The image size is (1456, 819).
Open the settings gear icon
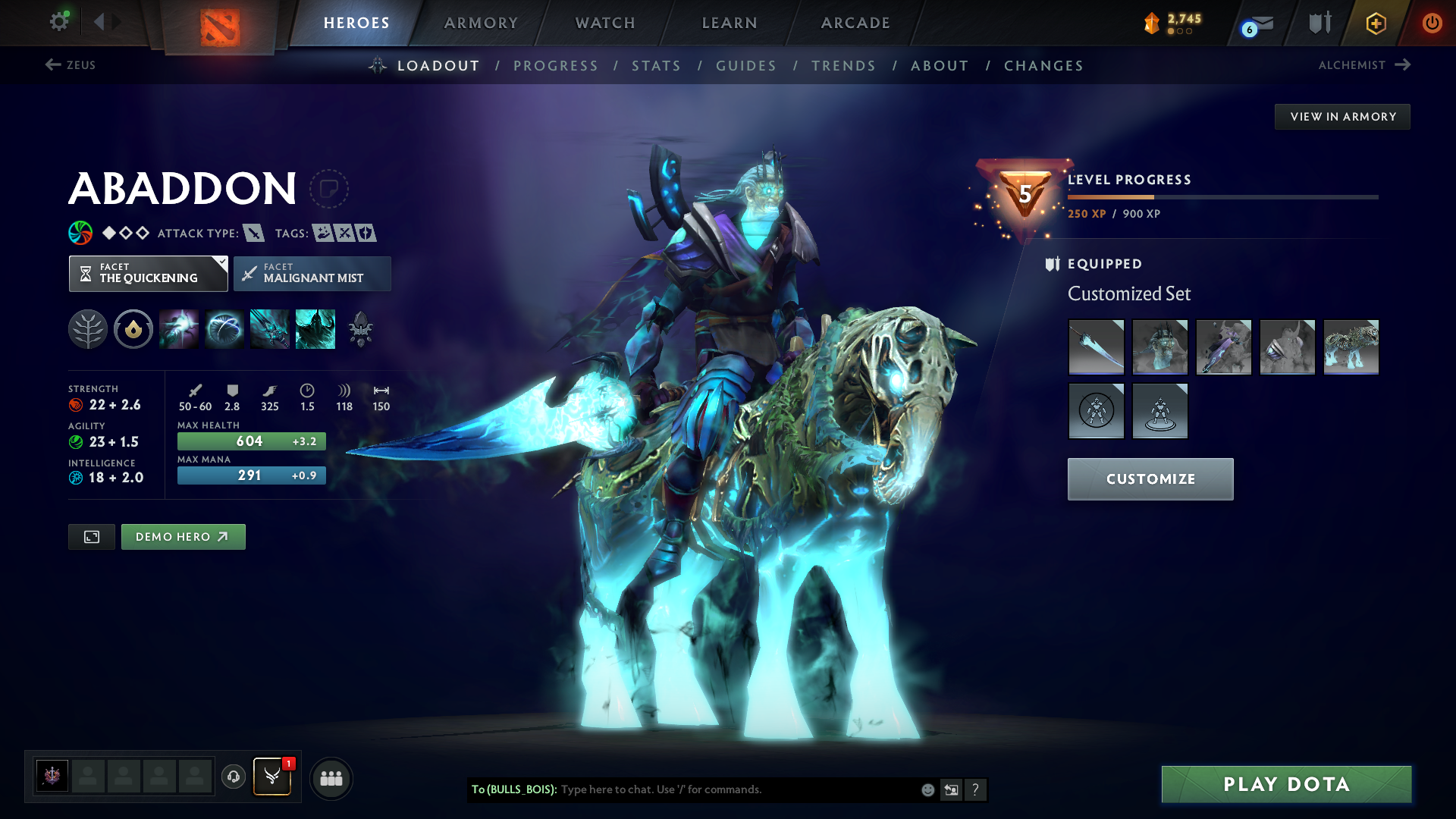pos(58,22)
